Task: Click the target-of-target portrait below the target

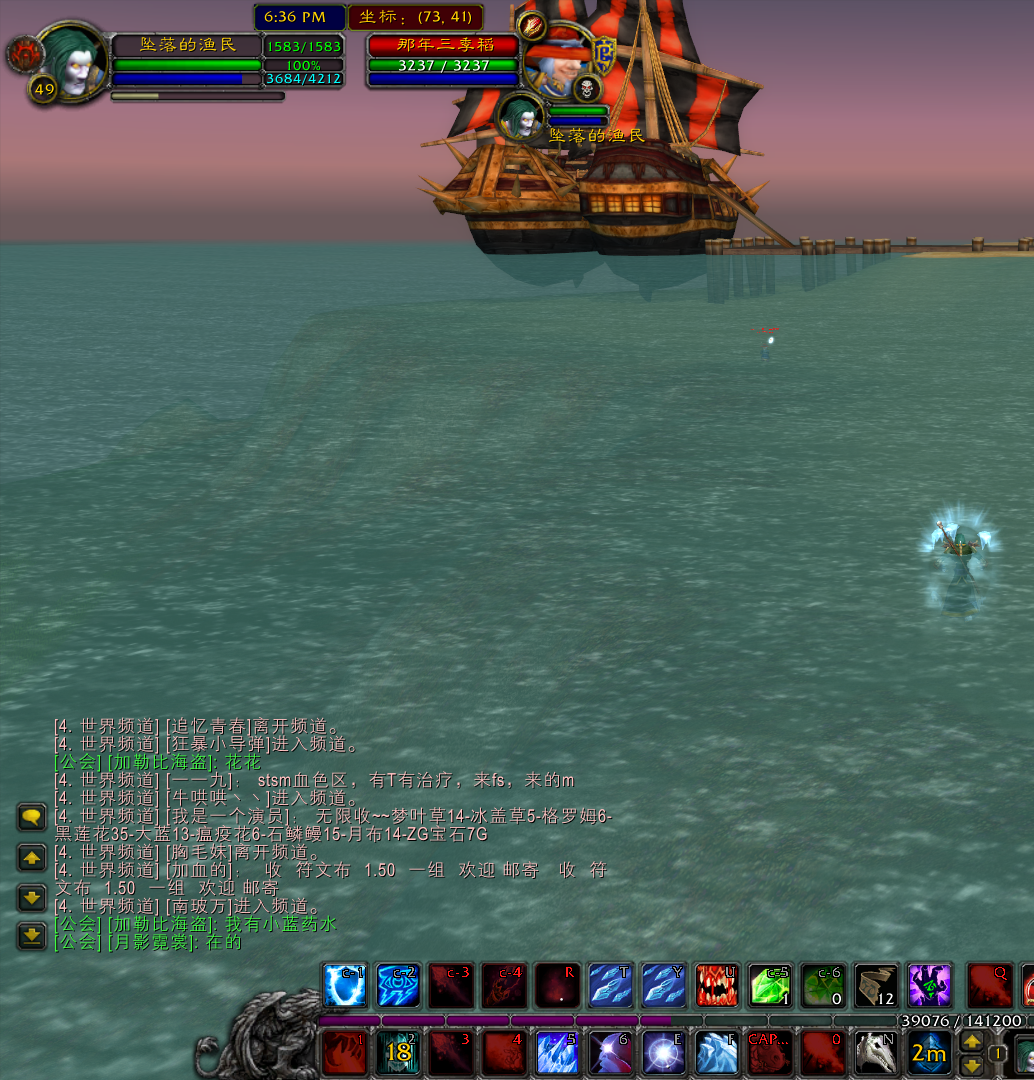Action: pyautogui.click(x=521, y=117)
